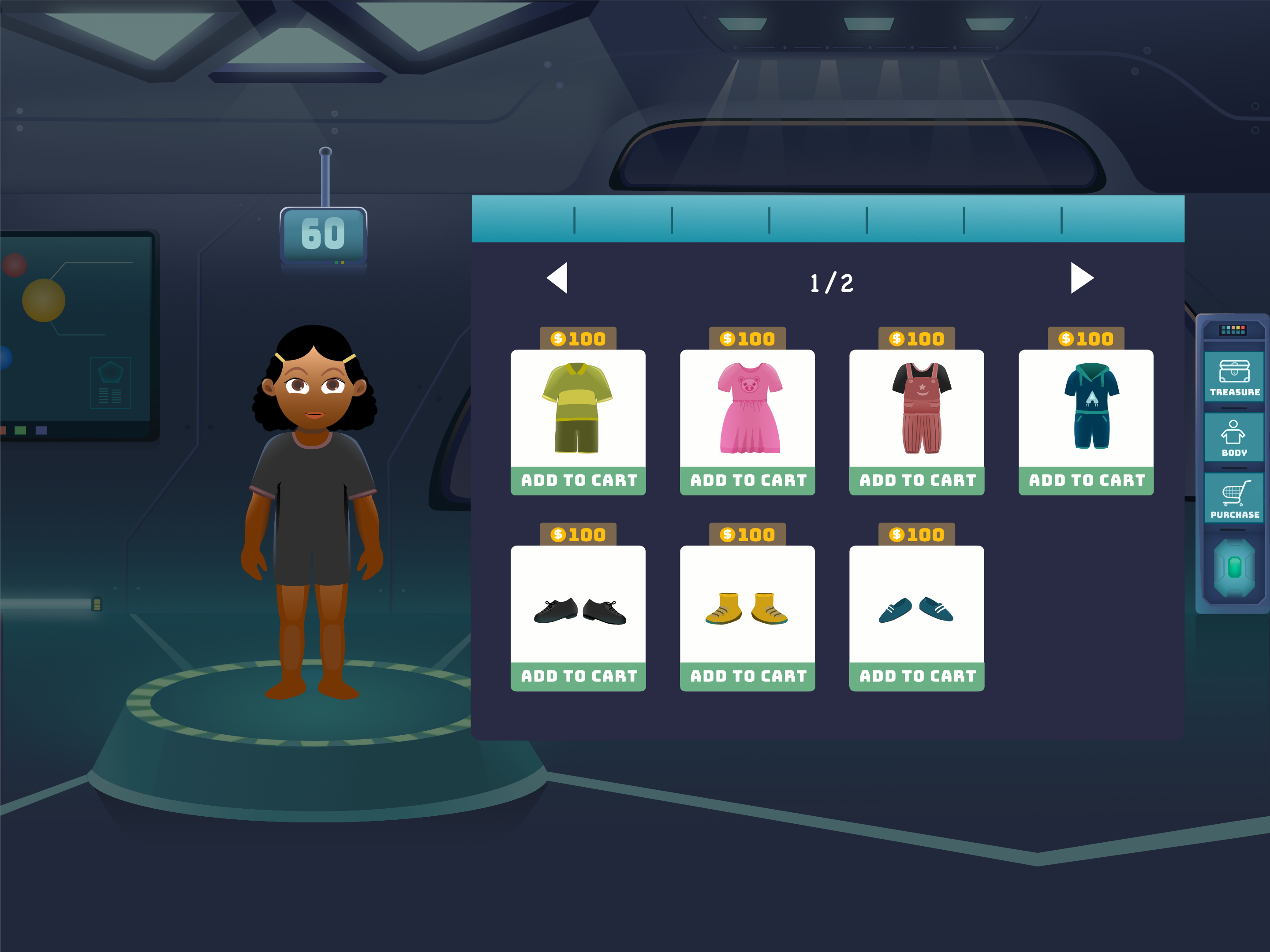Switch to the Body section
This screenshot has width=1270, height=952.
[x=1234, y=438]
